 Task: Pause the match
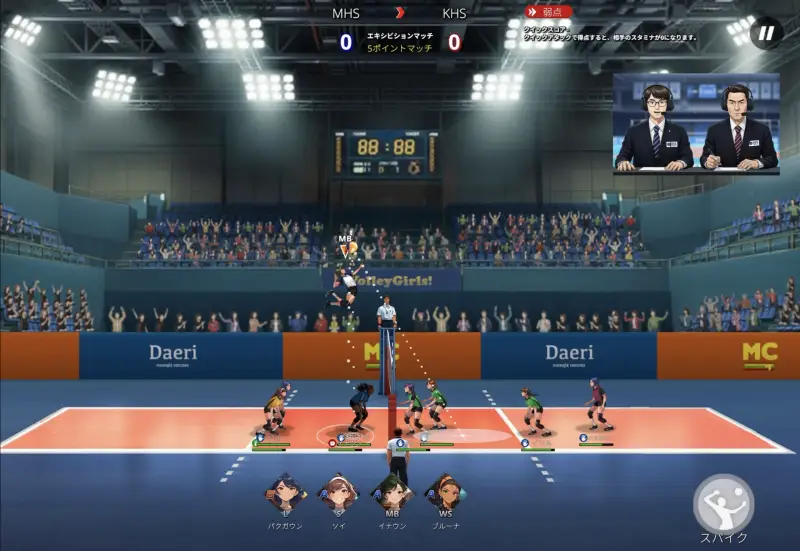click(x=766, y=33)
